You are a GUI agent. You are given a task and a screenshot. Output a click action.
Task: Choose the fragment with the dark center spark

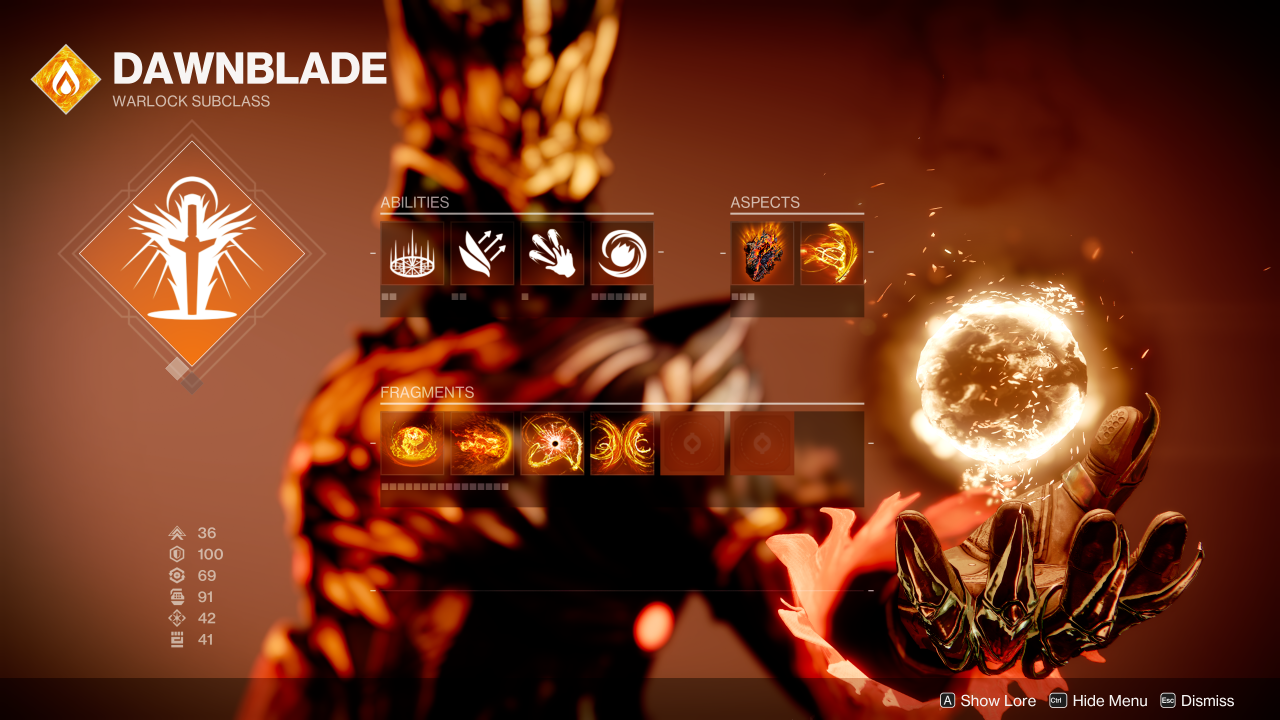coord(552,444)
